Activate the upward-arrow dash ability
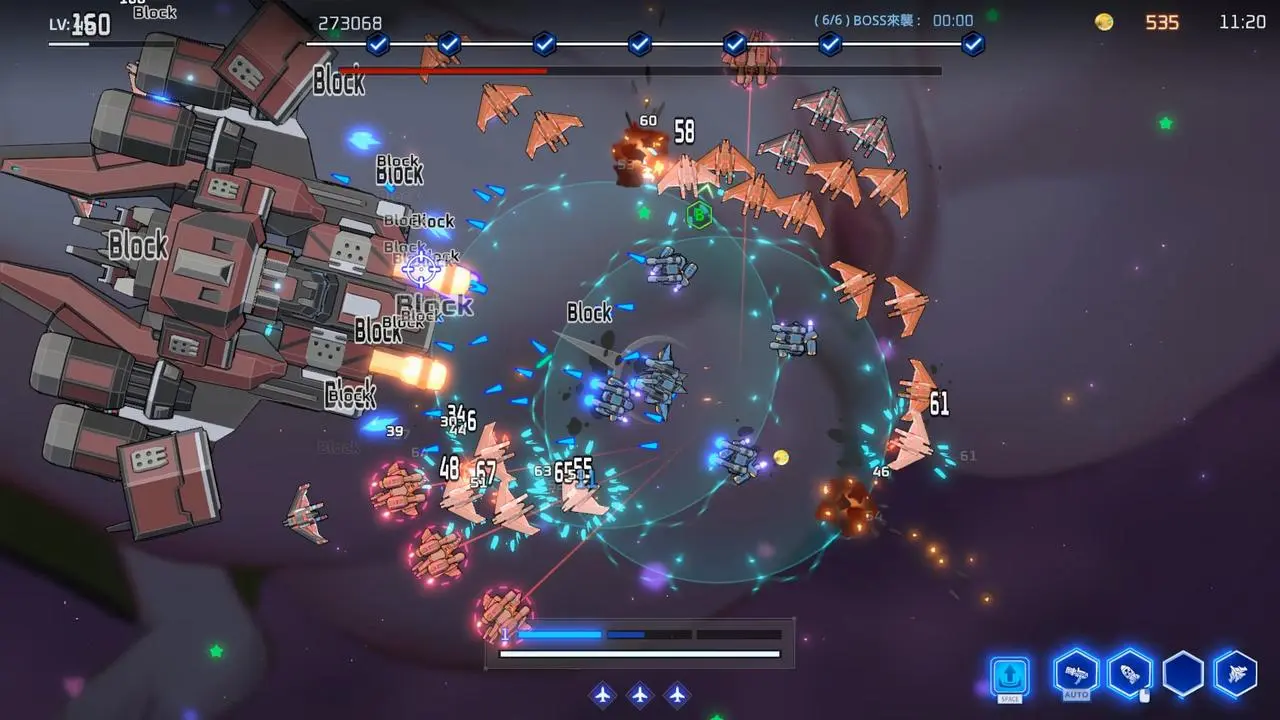 pos(1010,675)
